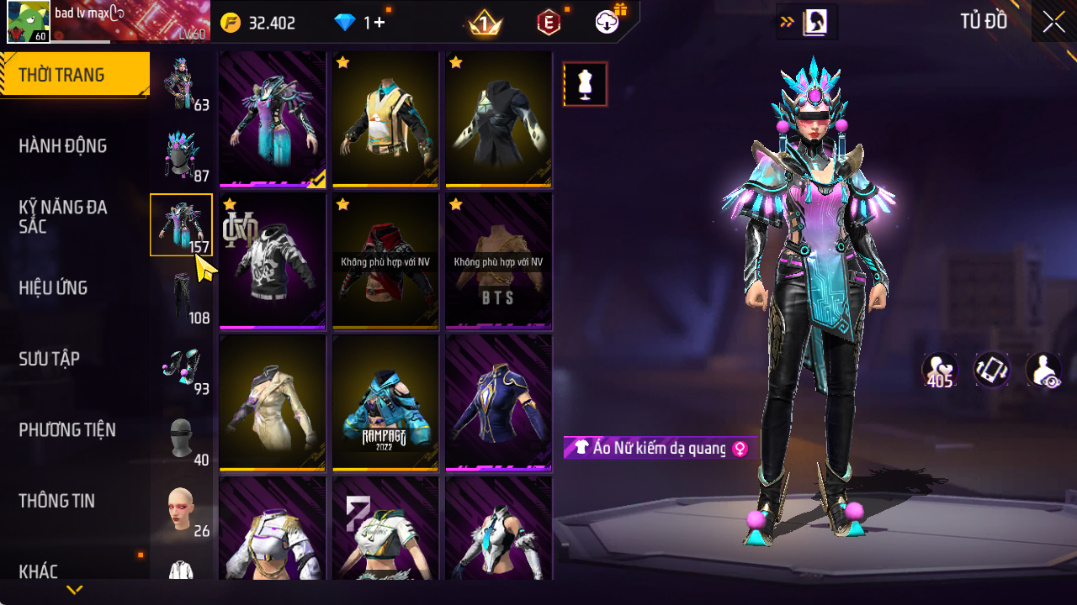This screenshot has width=1077, height=605.
Task: Choose the mask subcategory with 40 items
Action: [x=182, y=438]
